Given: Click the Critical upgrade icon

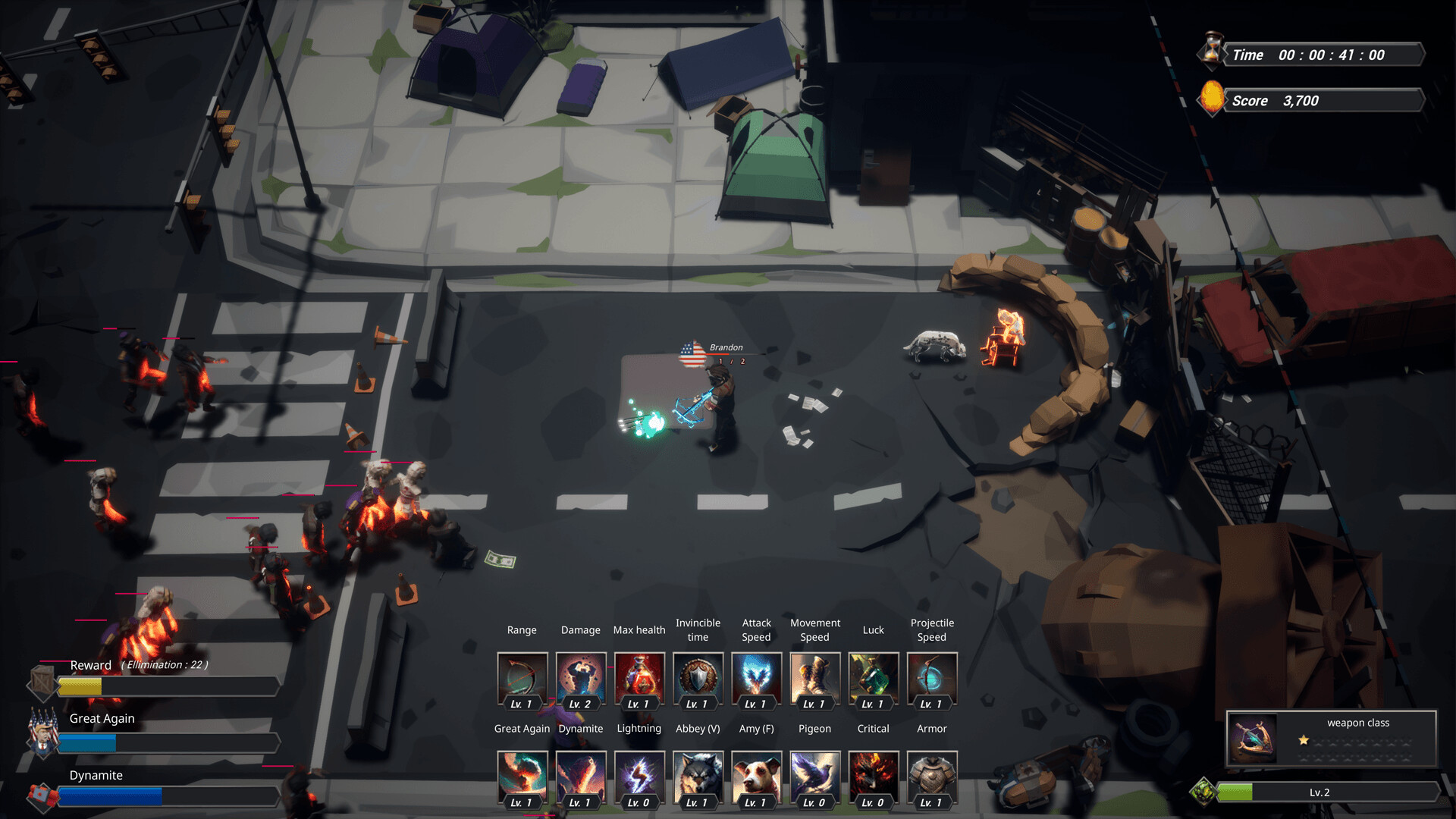Looking at the screenshot, I should pos(873,778).
